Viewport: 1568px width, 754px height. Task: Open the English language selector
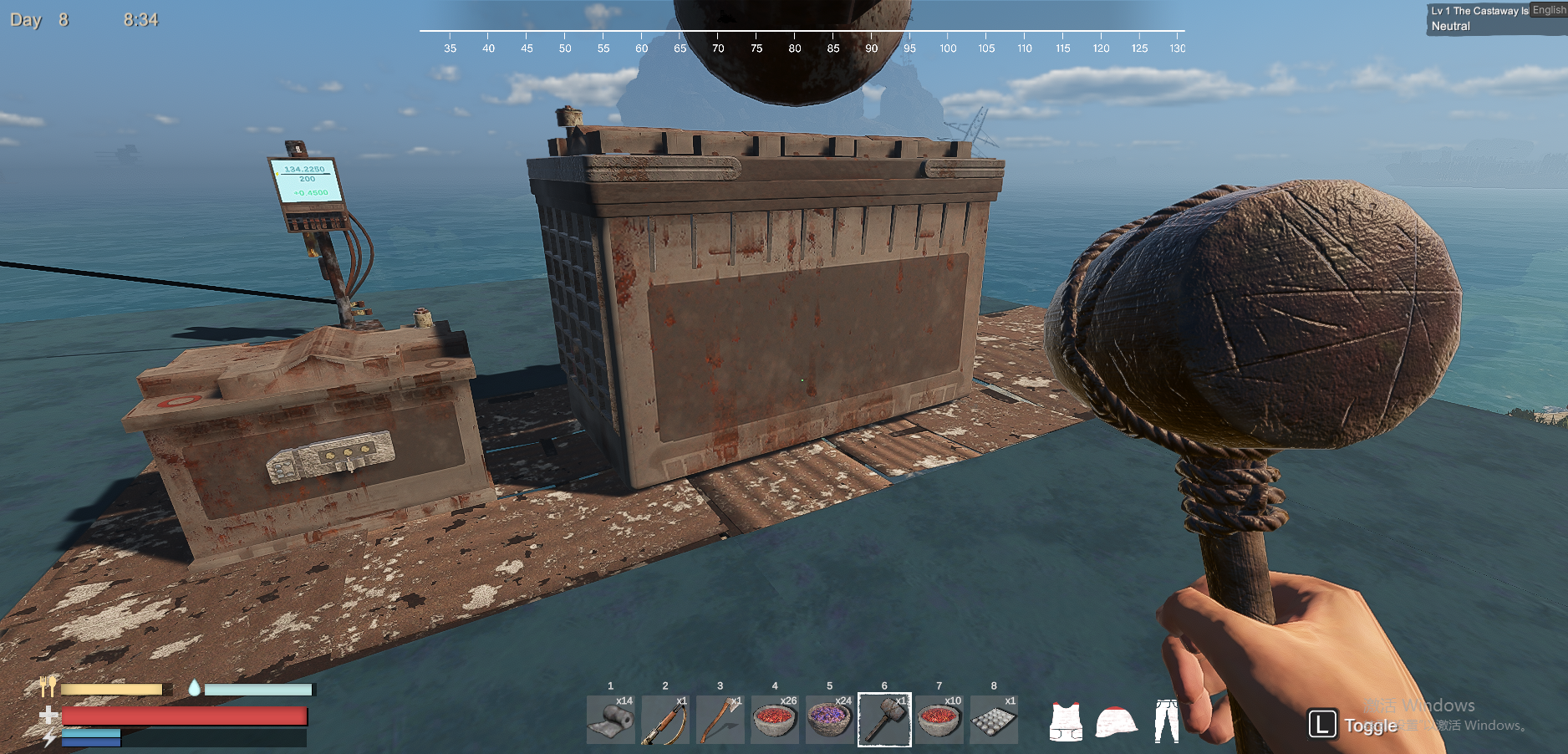1549,10
